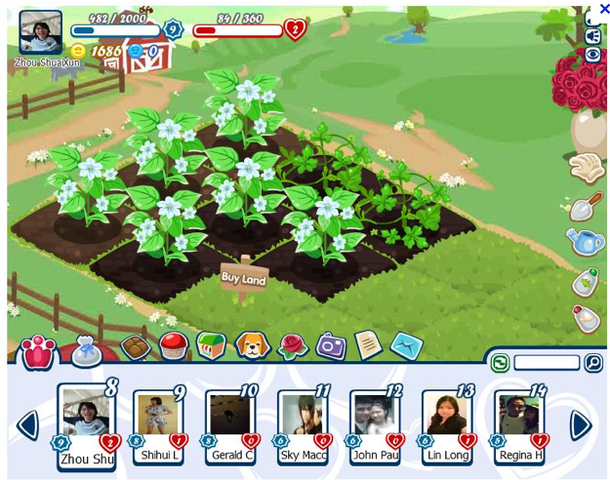The width and height of the screenshot is (610, 480).
Task: Open the shop stall icon
Action: [x=211, y=346]
